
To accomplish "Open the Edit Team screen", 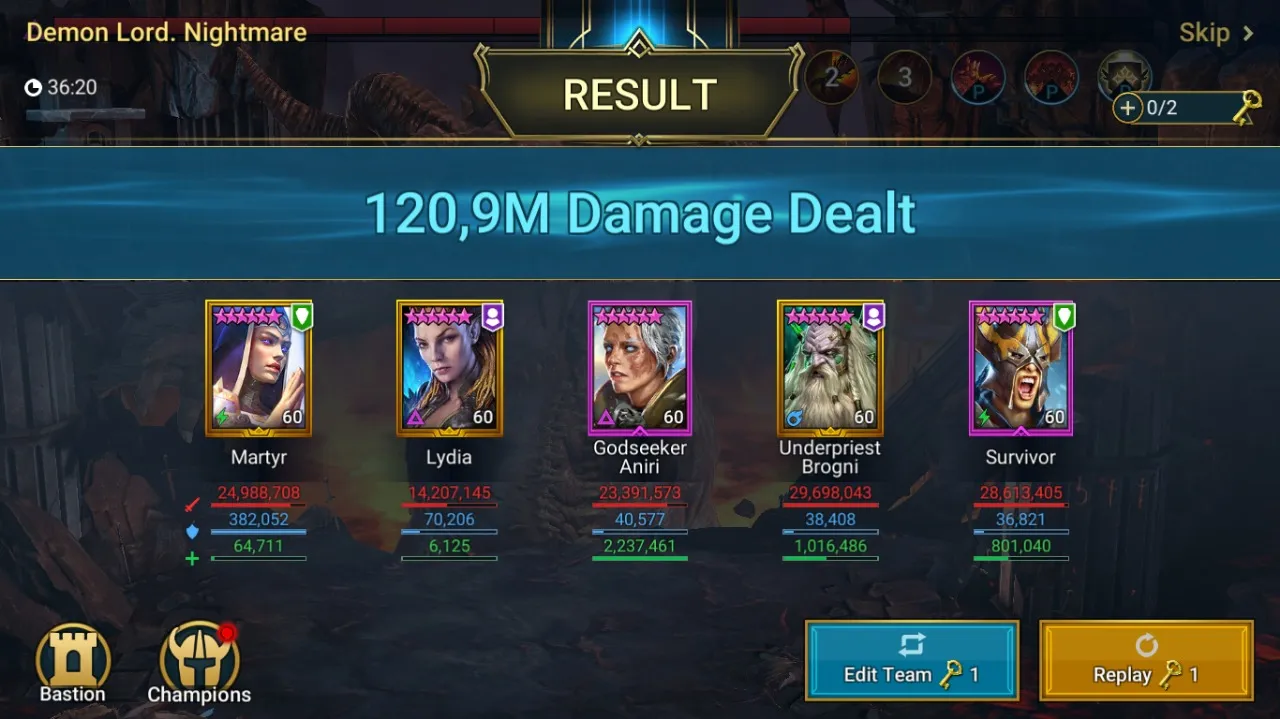I will click(911, 660).
